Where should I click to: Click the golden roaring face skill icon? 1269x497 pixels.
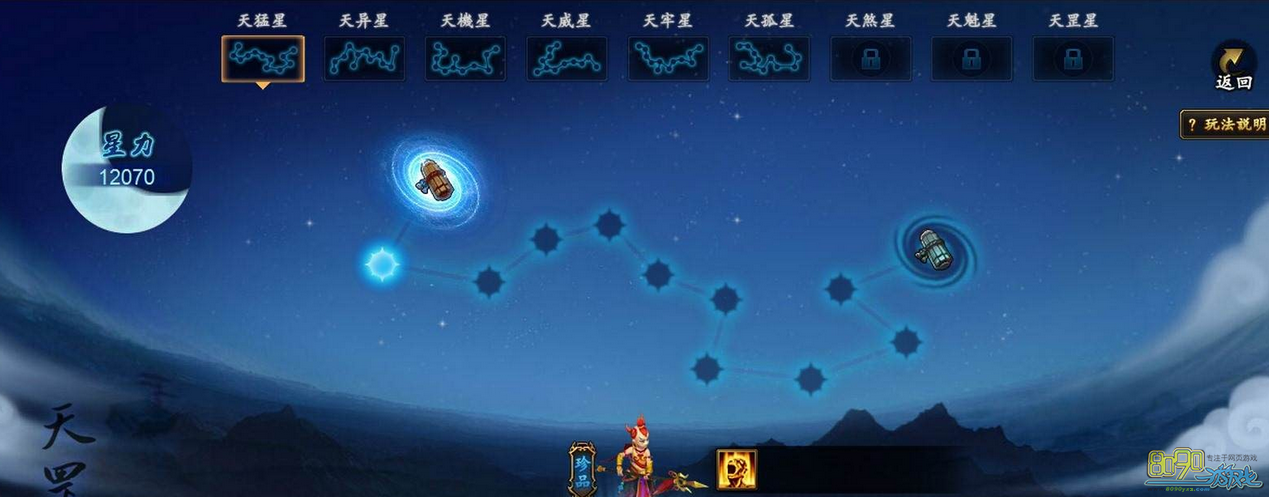click(x=736, y=469)
